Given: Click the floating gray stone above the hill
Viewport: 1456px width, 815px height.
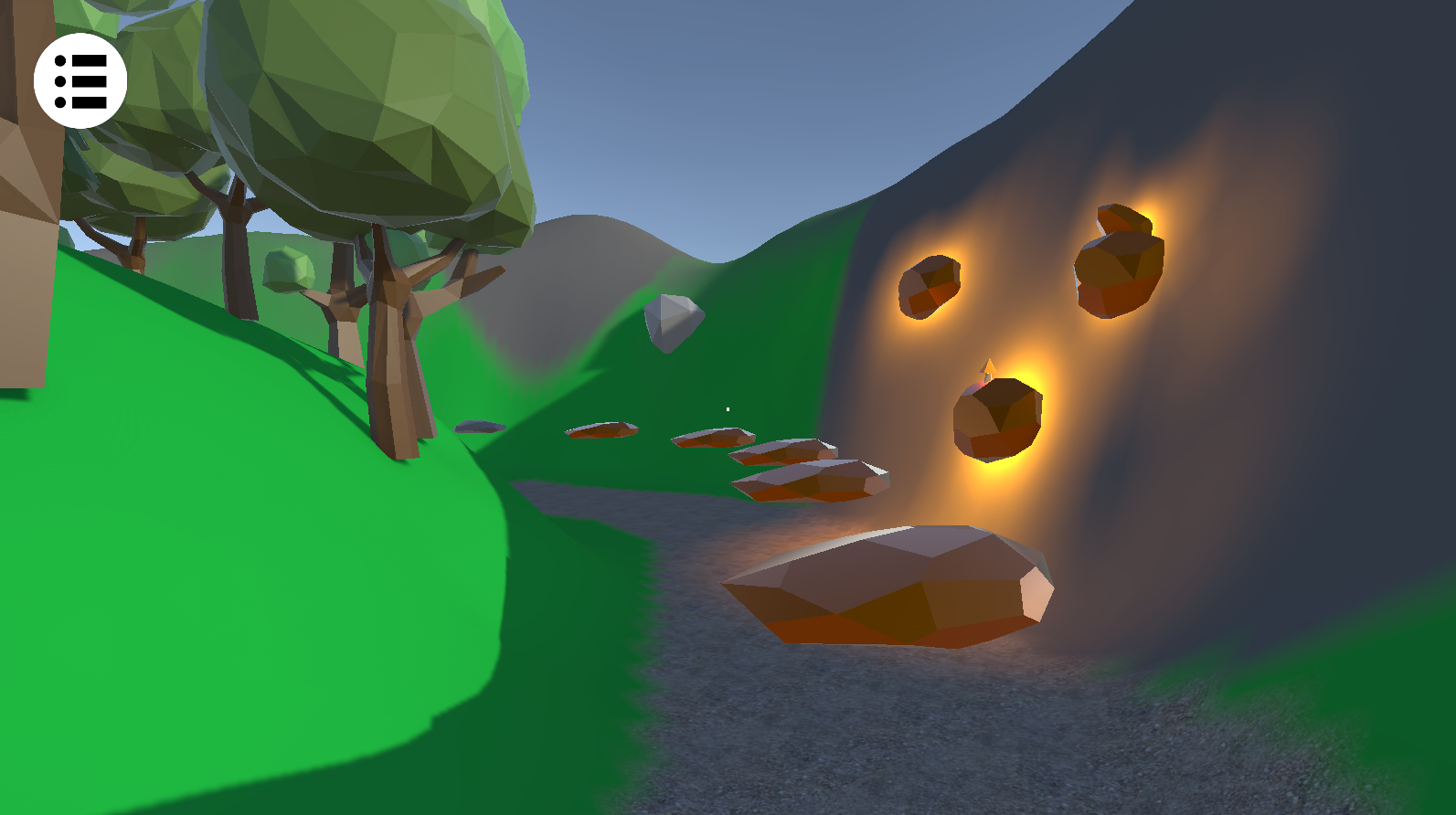Looking at the screenshot, I should [x=674, y=324].
